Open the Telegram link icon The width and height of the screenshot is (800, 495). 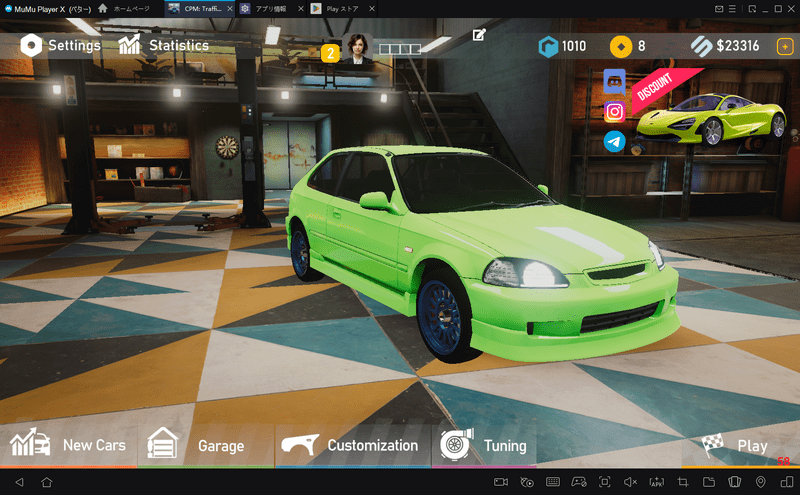[x=614, y=142]
